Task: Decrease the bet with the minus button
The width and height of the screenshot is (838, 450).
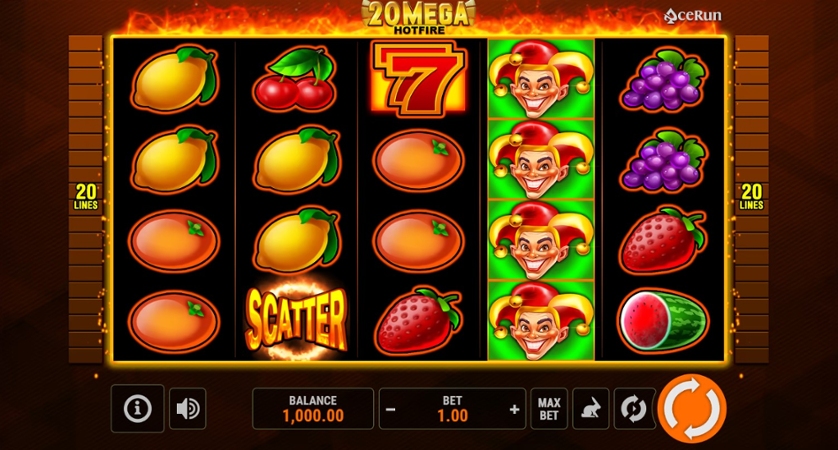Action: (391, 409)
